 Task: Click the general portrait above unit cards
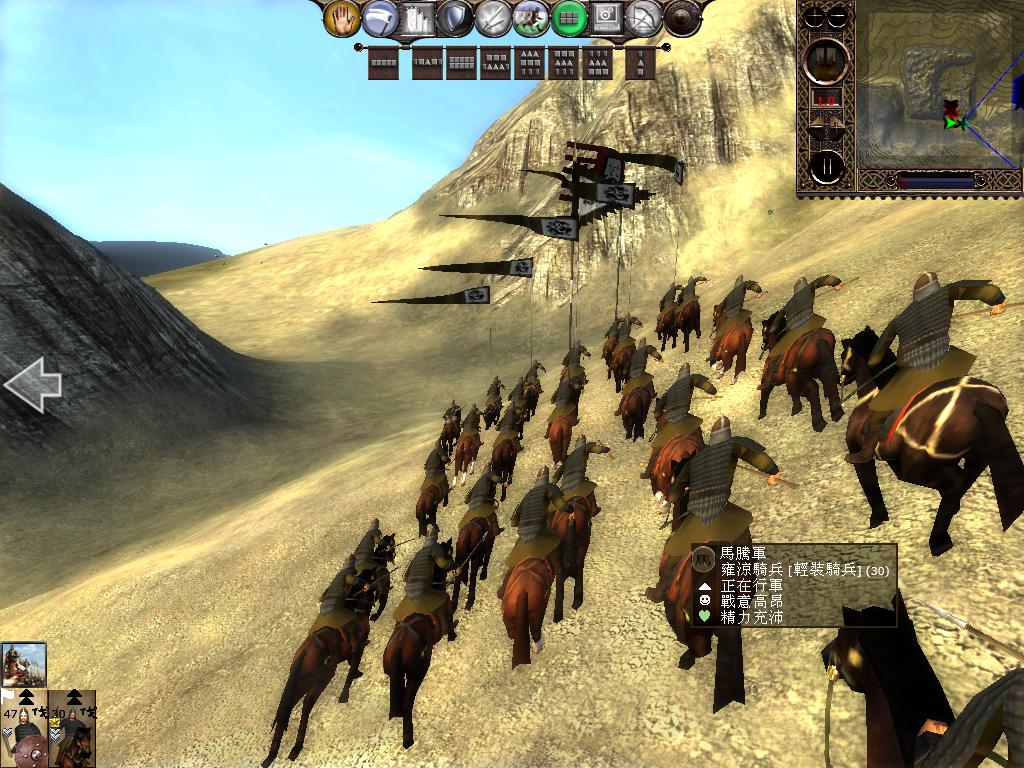[24, 664]
